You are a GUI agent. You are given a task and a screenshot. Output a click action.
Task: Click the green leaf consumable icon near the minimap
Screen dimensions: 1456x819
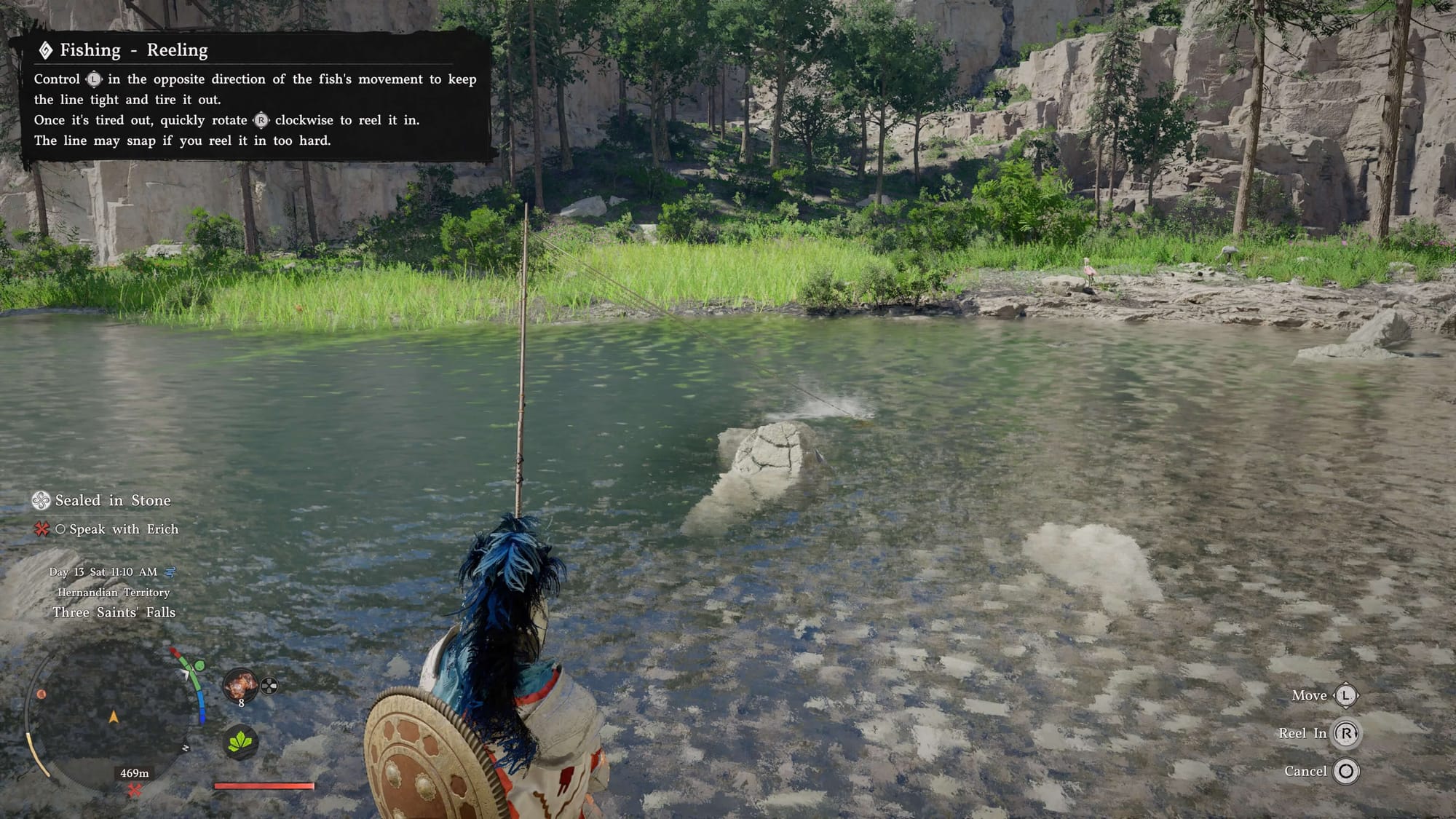(240, 743)
